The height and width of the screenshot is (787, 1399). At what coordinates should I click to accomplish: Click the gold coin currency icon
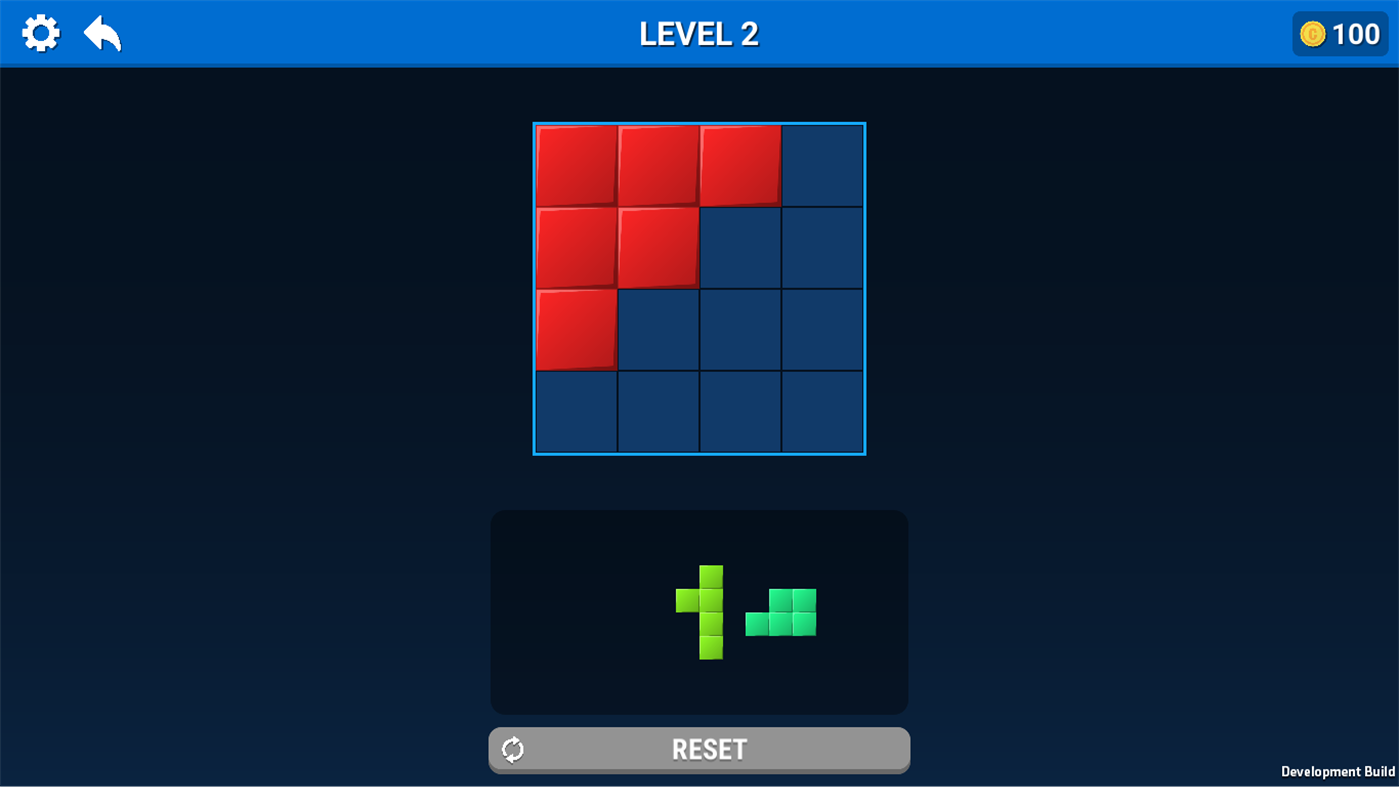click(x=1312, y=33)
